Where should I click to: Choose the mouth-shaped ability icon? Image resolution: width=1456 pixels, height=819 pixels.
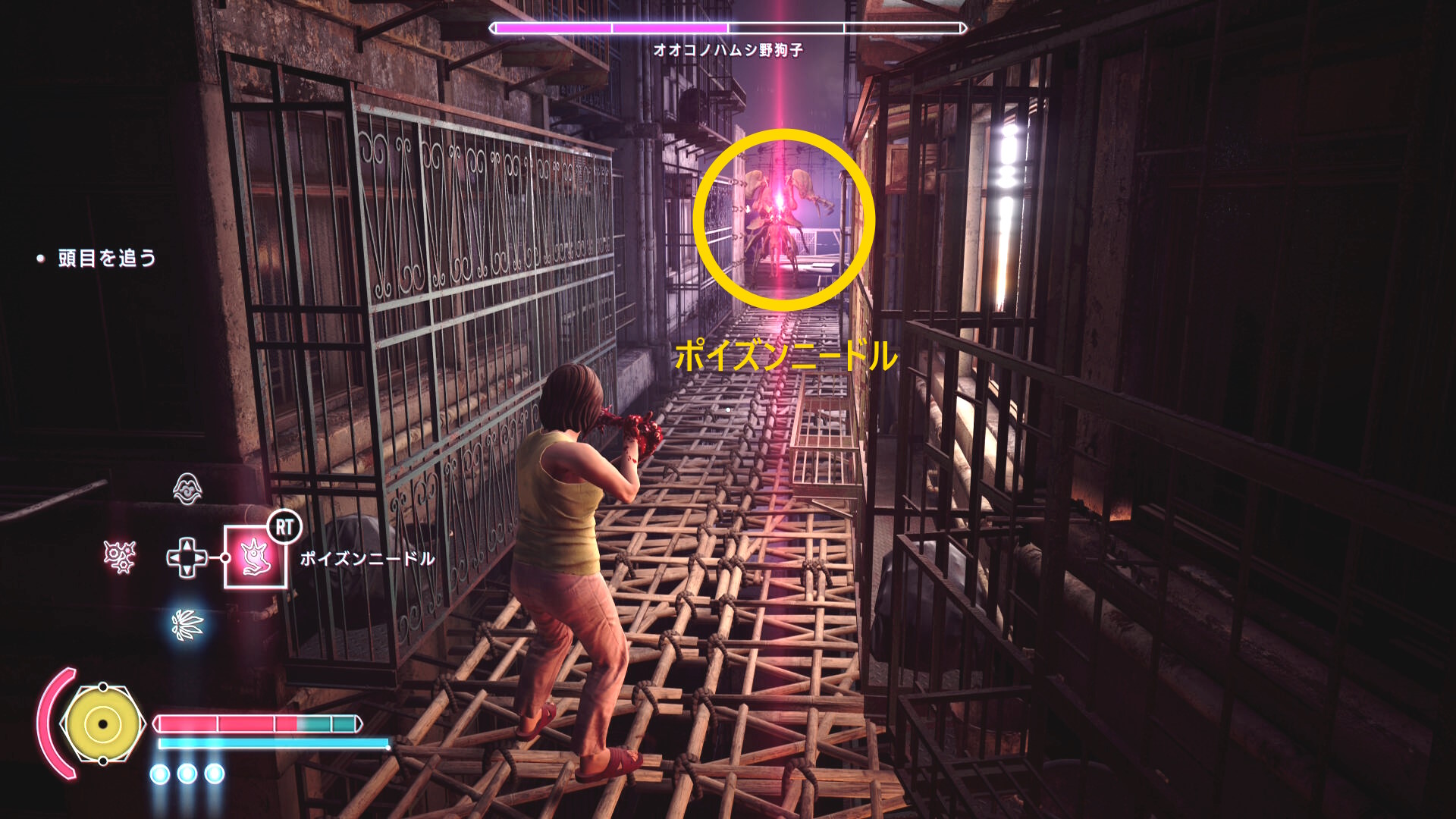[x=187, y=489]
